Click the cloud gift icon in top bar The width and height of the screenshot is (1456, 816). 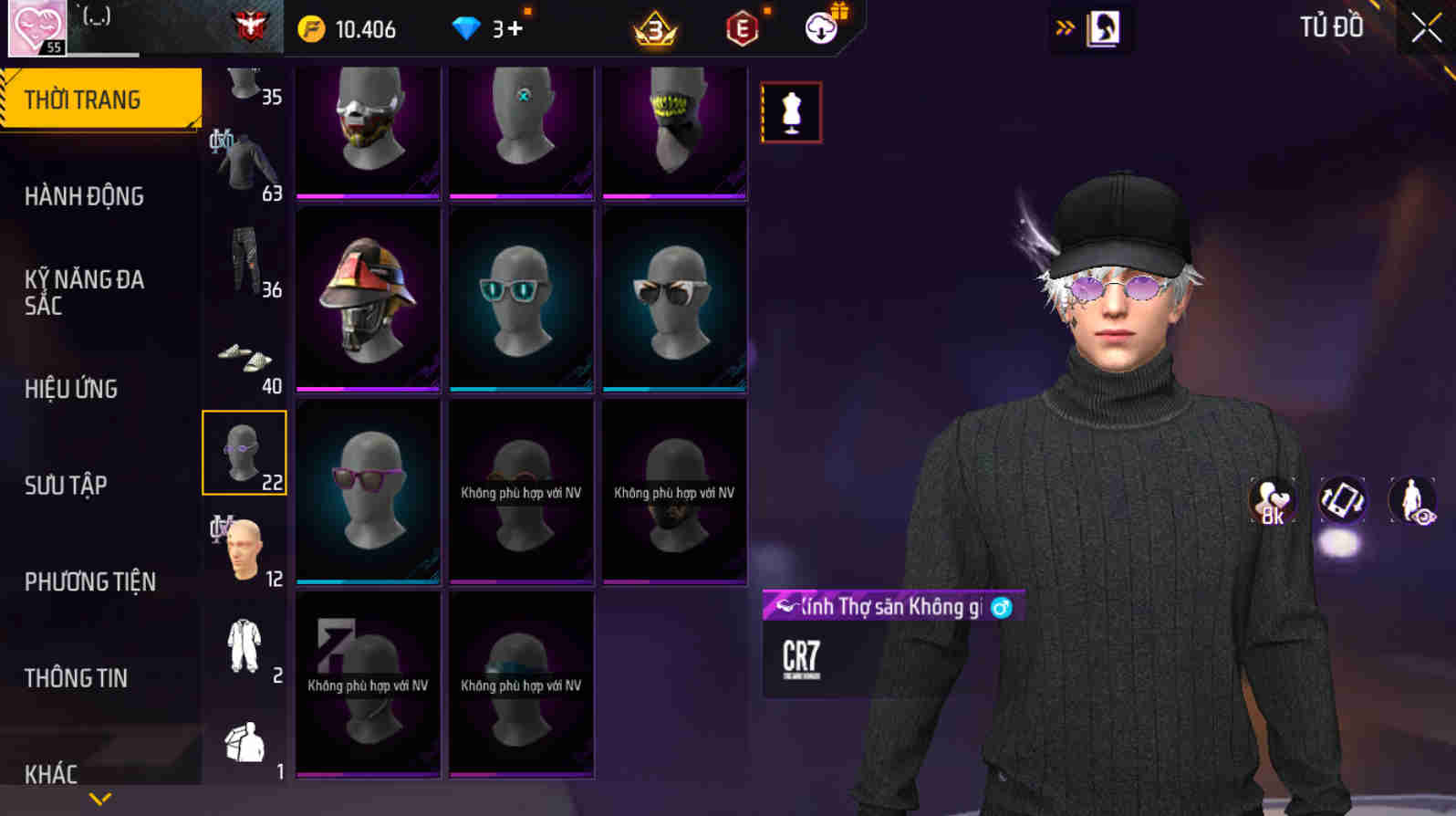point(820,28)
